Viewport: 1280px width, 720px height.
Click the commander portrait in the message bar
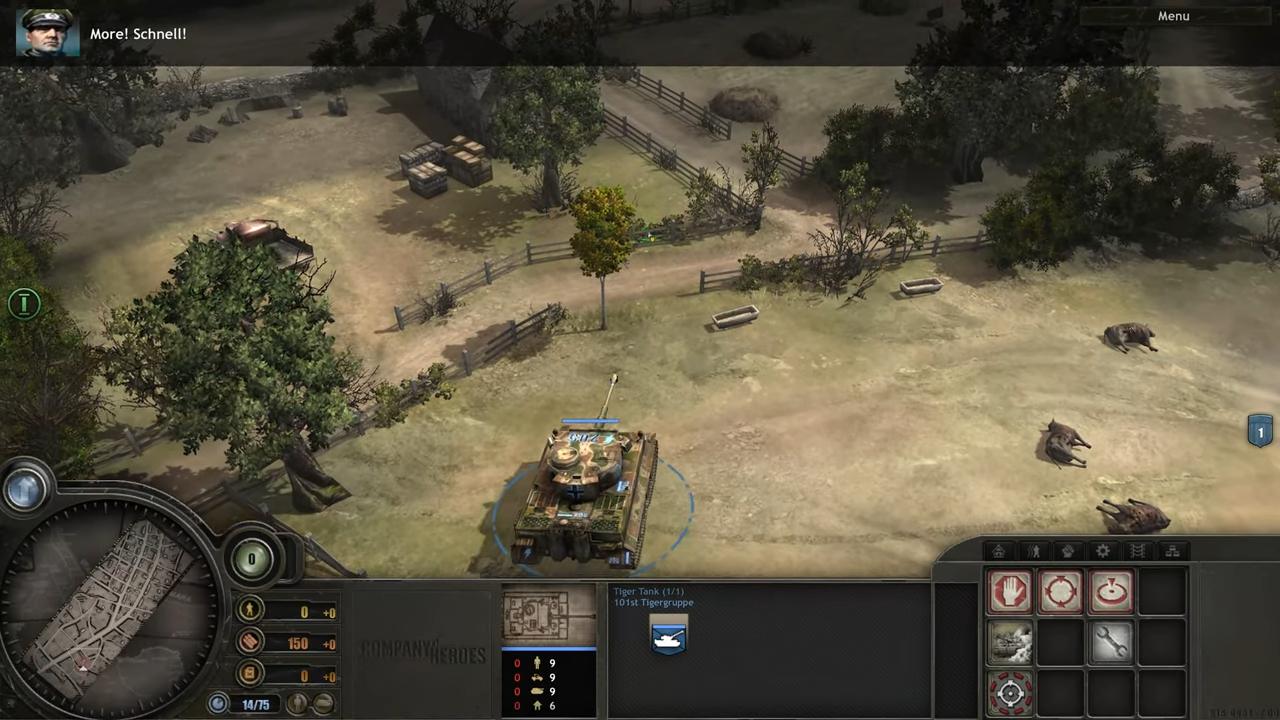[47, 33]
